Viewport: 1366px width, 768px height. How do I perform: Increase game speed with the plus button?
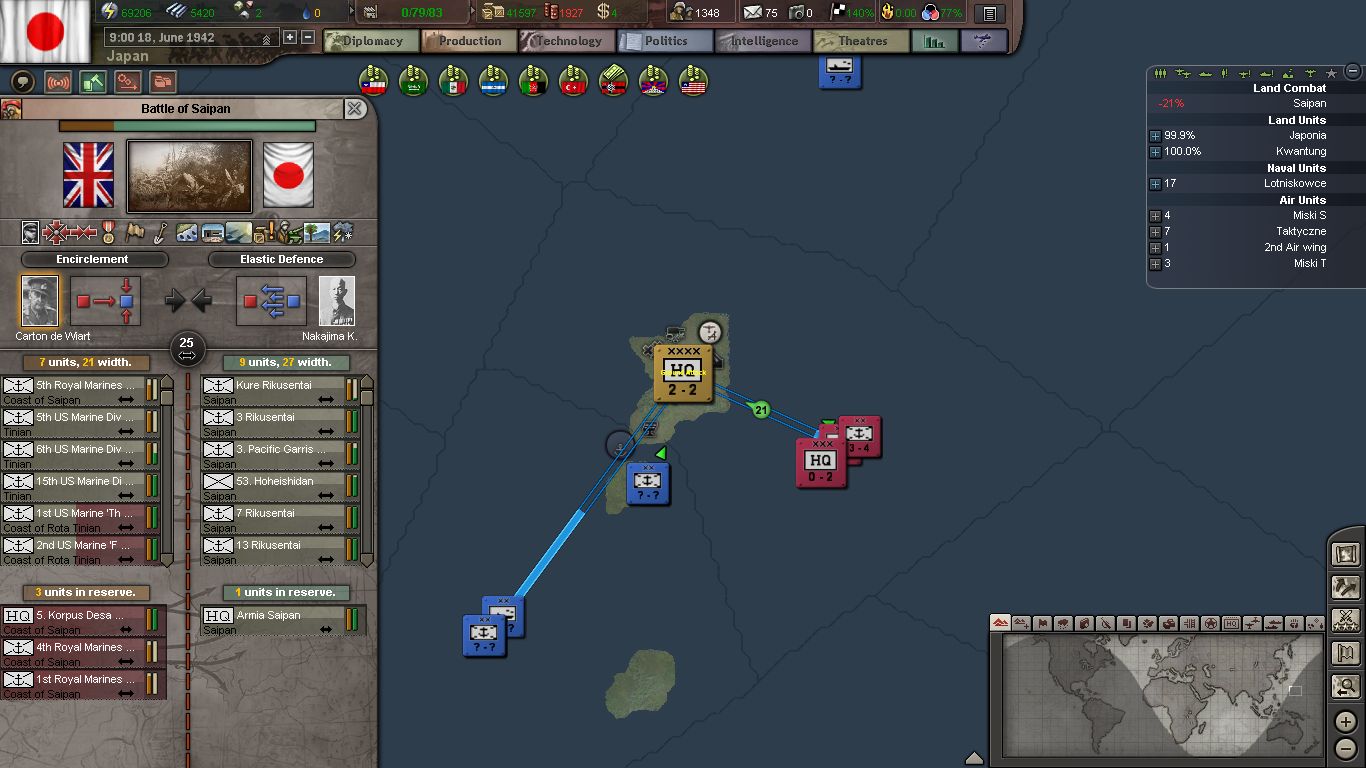click(290, 38)
